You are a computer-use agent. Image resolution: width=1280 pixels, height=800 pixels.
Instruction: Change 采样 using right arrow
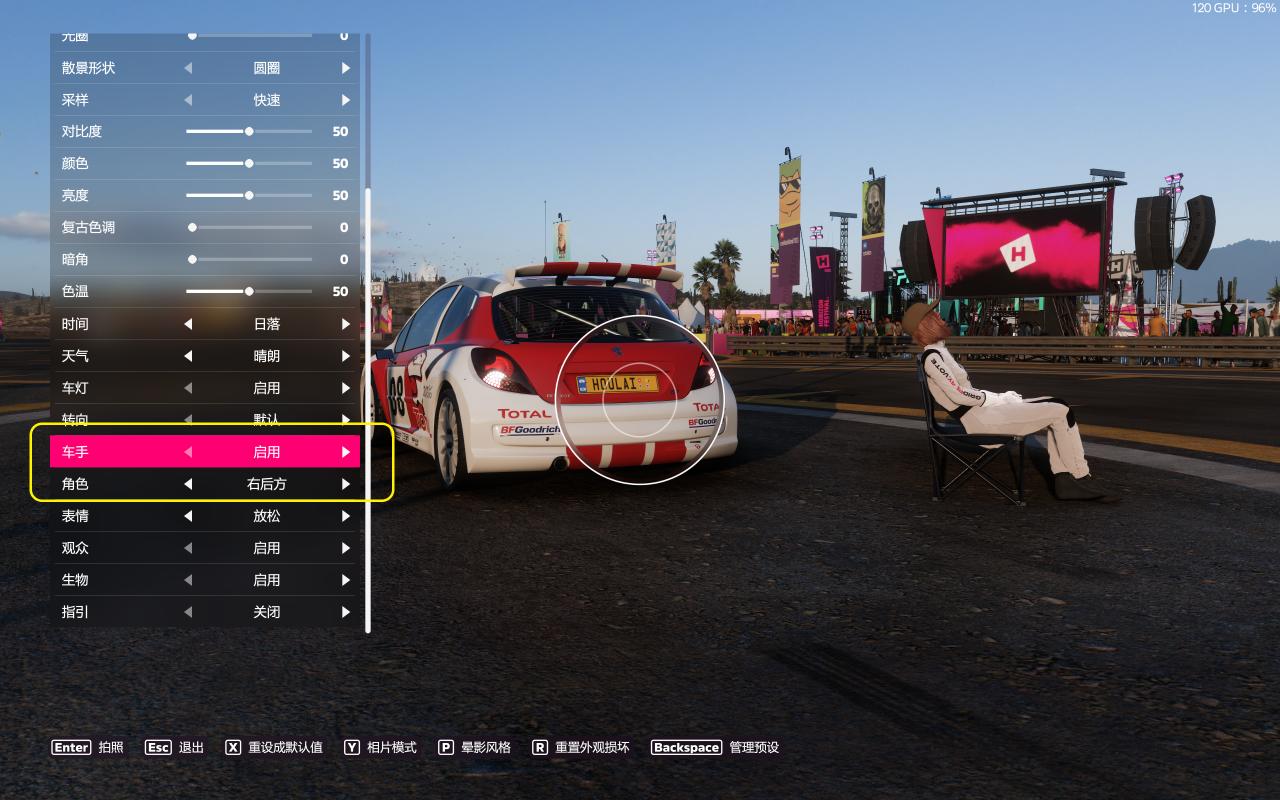tap(346, 100)
